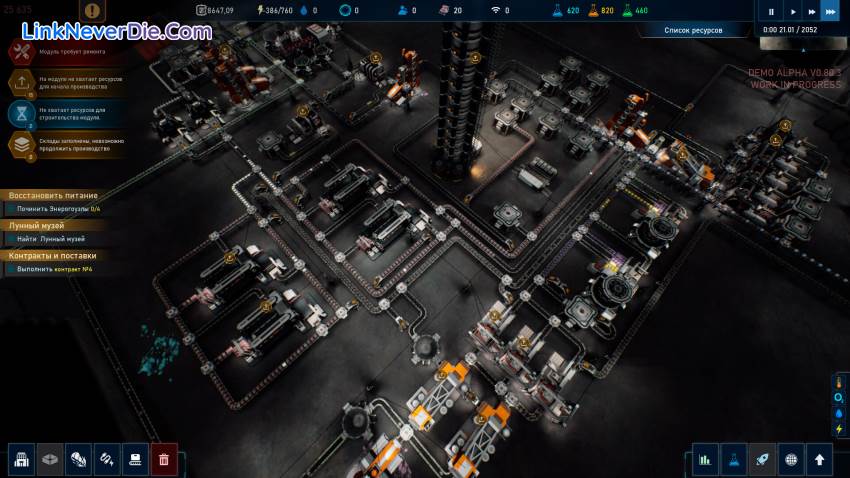Screen dimensions: 850x478
Task: Open the rocket launch panel
Action: pos(762,459)
